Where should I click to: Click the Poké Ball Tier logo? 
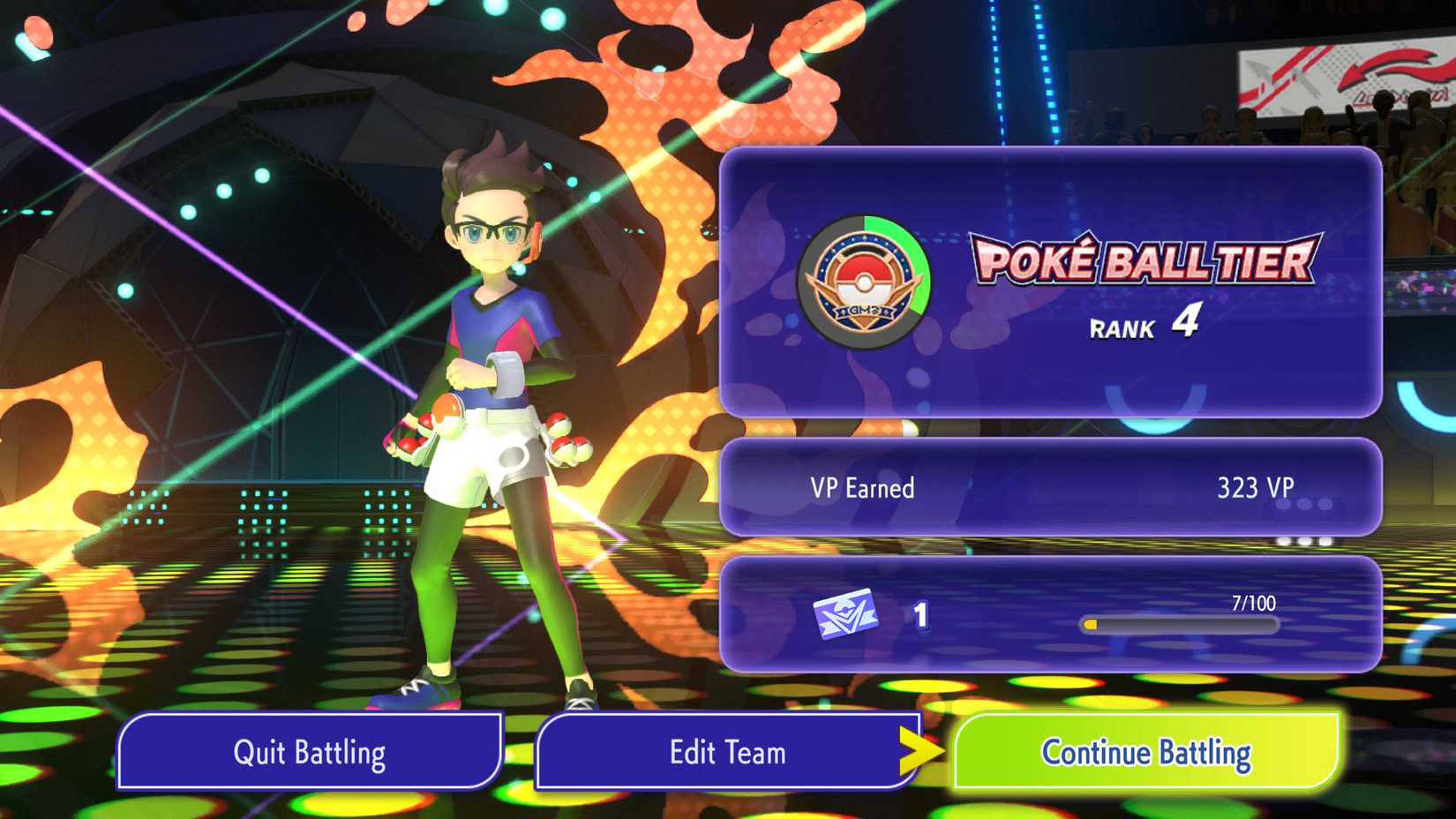point(1143,260)
